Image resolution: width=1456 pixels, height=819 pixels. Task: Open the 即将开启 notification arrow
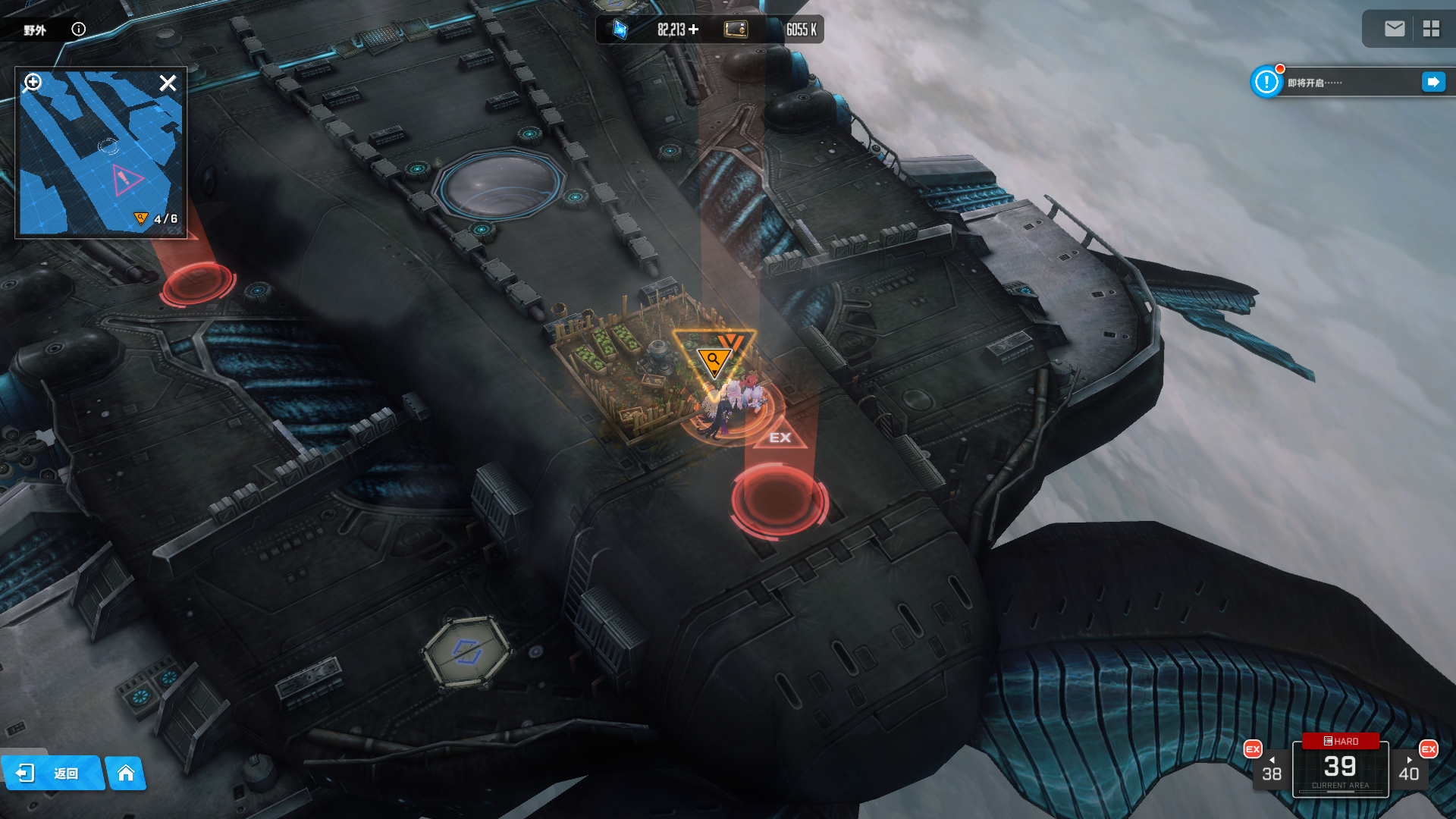pos(1432,82)
